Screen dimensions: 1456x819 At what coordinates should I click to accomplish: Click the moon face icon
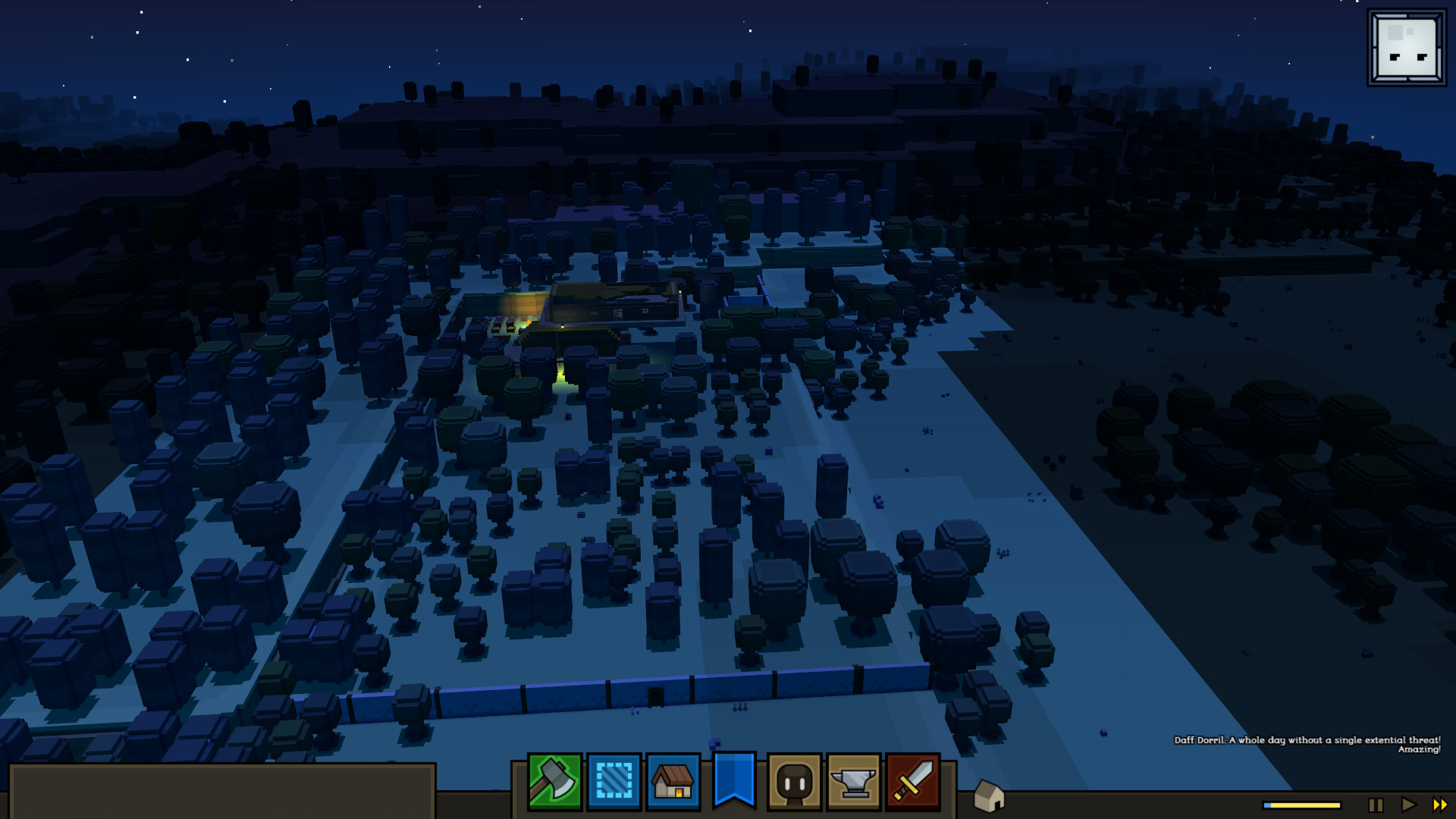point(1407,48)
